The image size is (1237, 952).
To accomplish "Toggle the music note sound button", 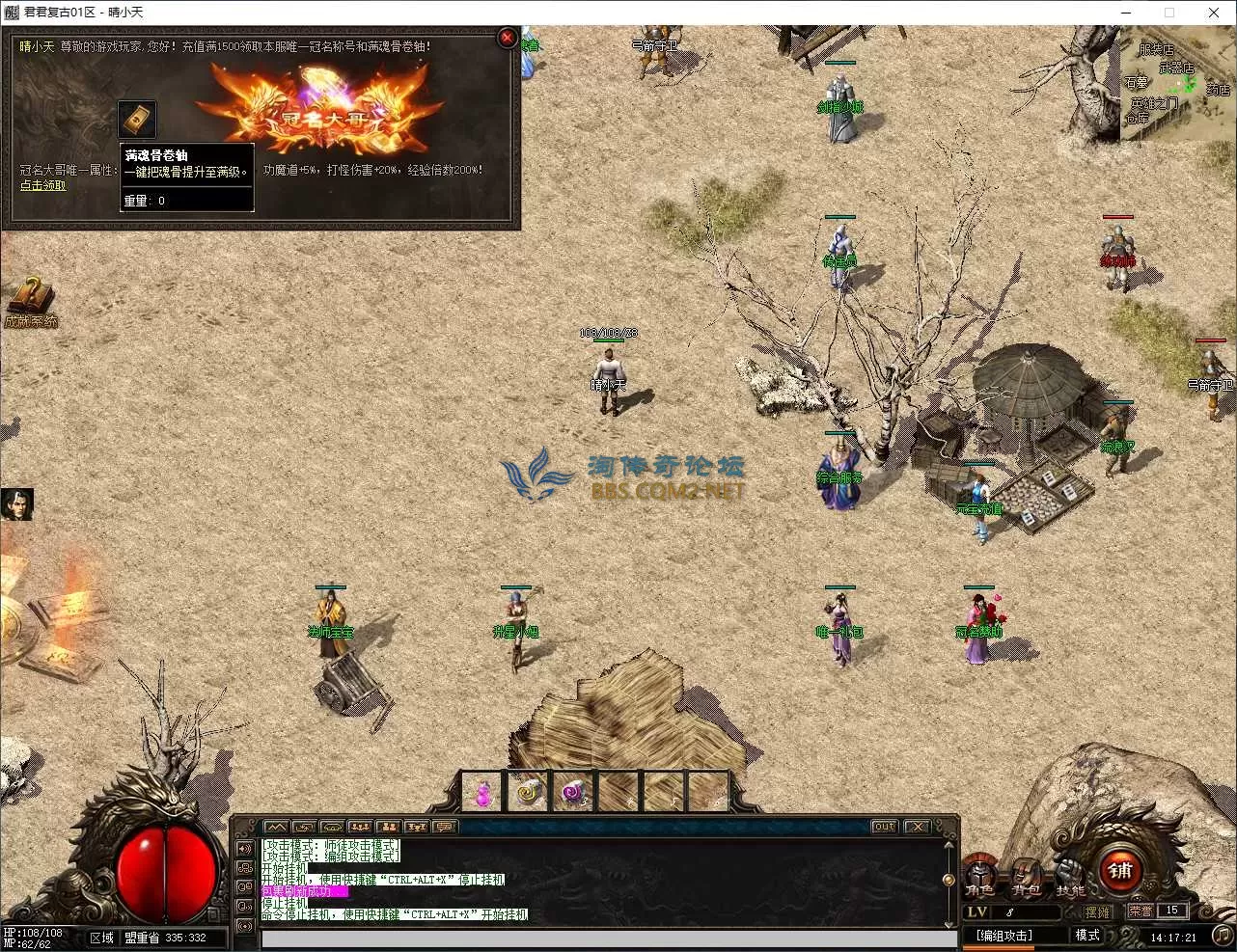I will [x=1222, y=936].
